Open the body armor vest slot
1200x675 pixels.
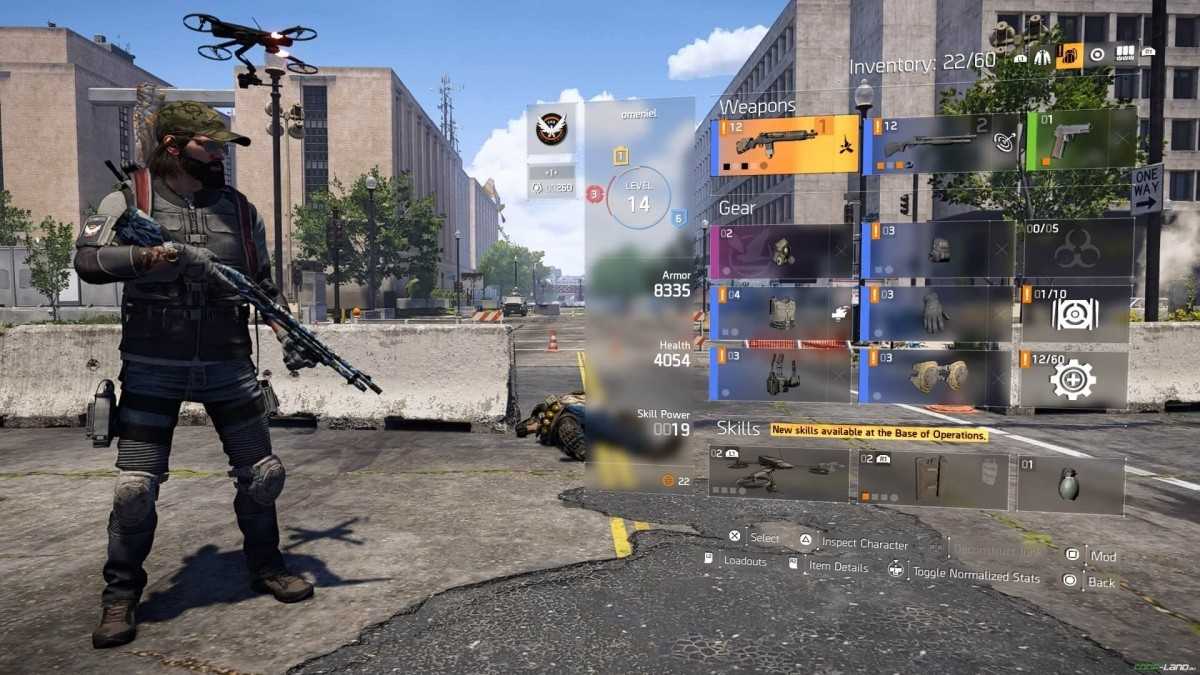point(781,314)
